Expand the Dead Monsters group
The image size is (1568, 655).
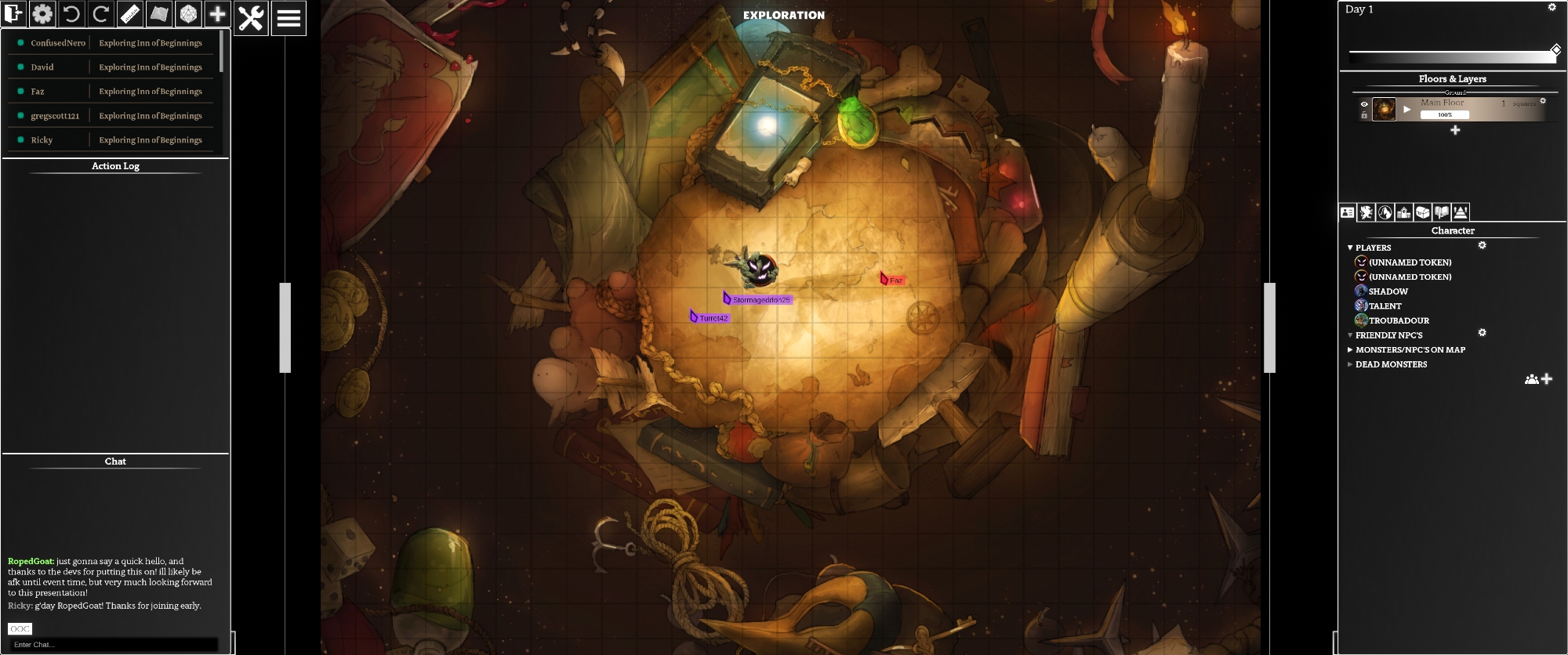(1350, 364)
